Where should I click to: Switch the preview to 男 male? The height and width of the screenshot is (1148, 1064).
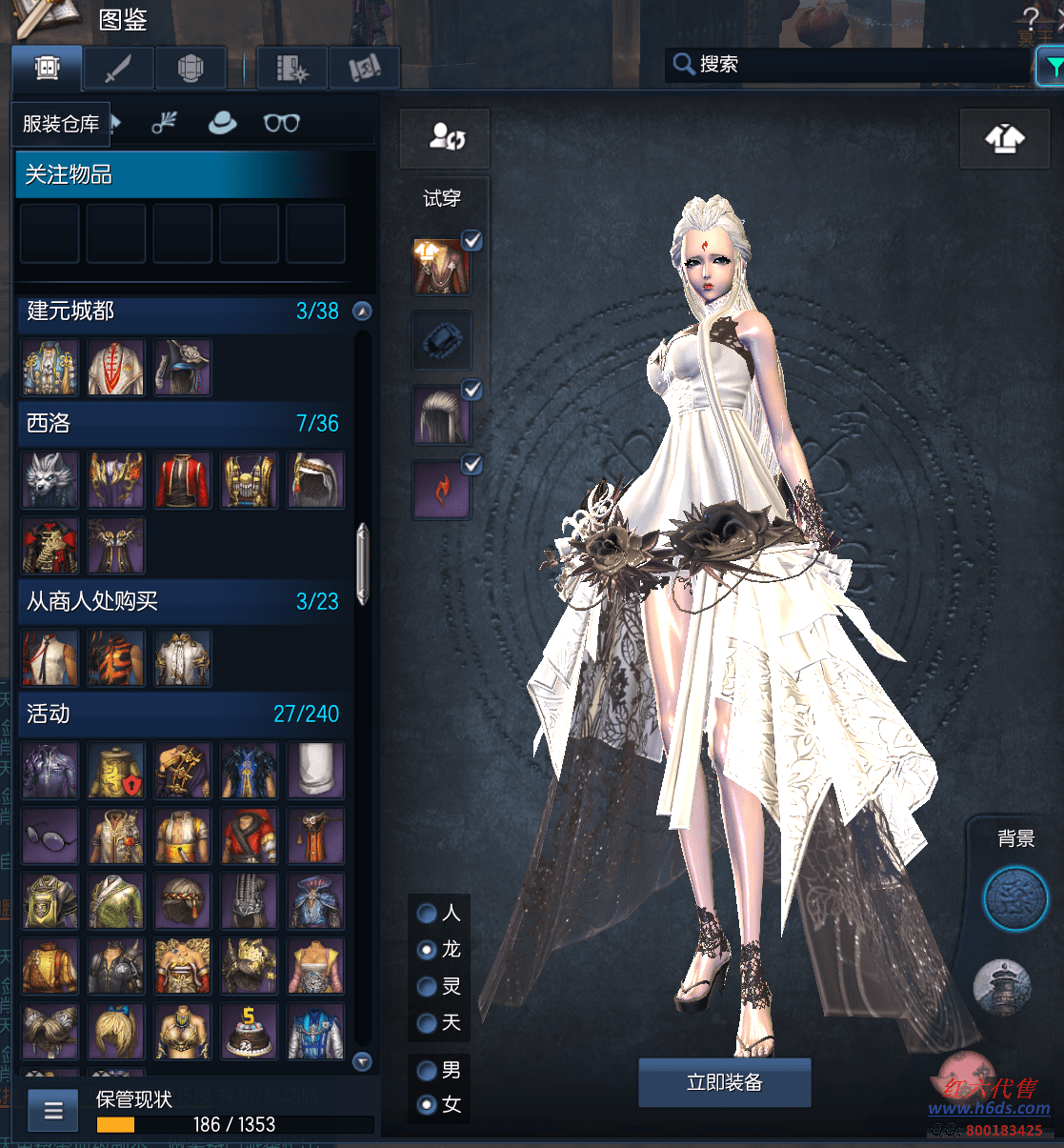coord(428,1070)
